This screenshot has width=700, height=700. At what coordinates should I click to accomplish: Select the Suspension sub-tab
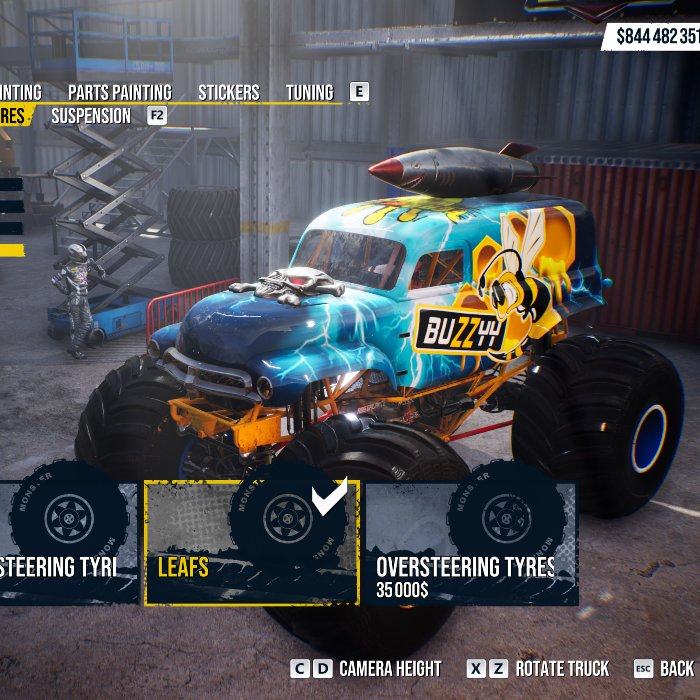91,116
